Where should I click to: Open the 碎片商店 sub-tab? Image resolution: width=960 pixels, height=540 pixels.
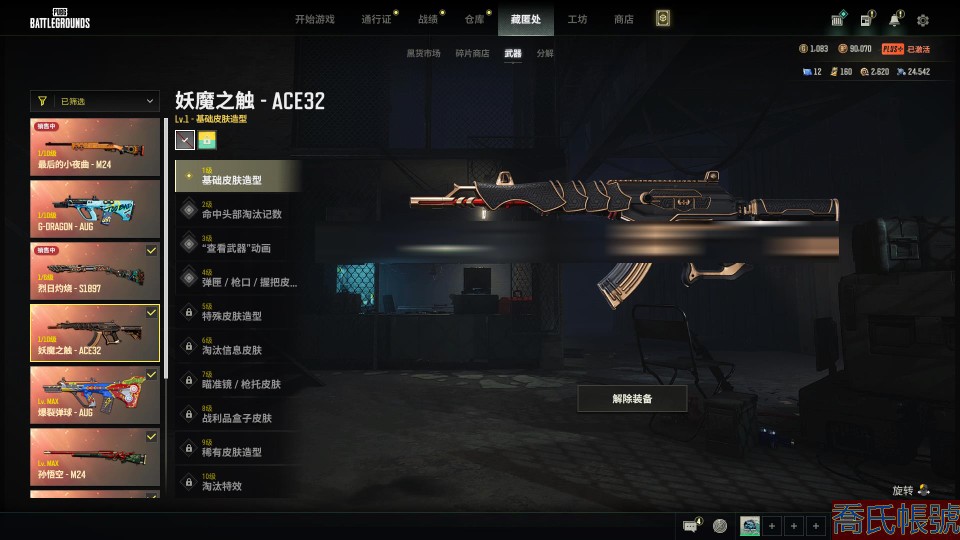coord(472,53)
